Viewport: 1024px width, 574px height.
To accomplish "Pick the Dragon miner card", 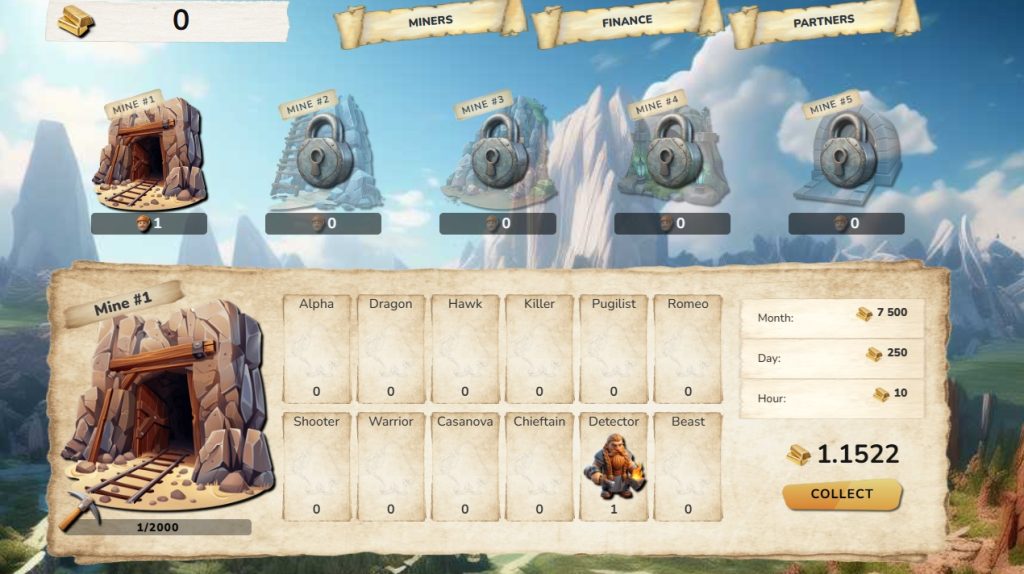I will click(391, 349).
